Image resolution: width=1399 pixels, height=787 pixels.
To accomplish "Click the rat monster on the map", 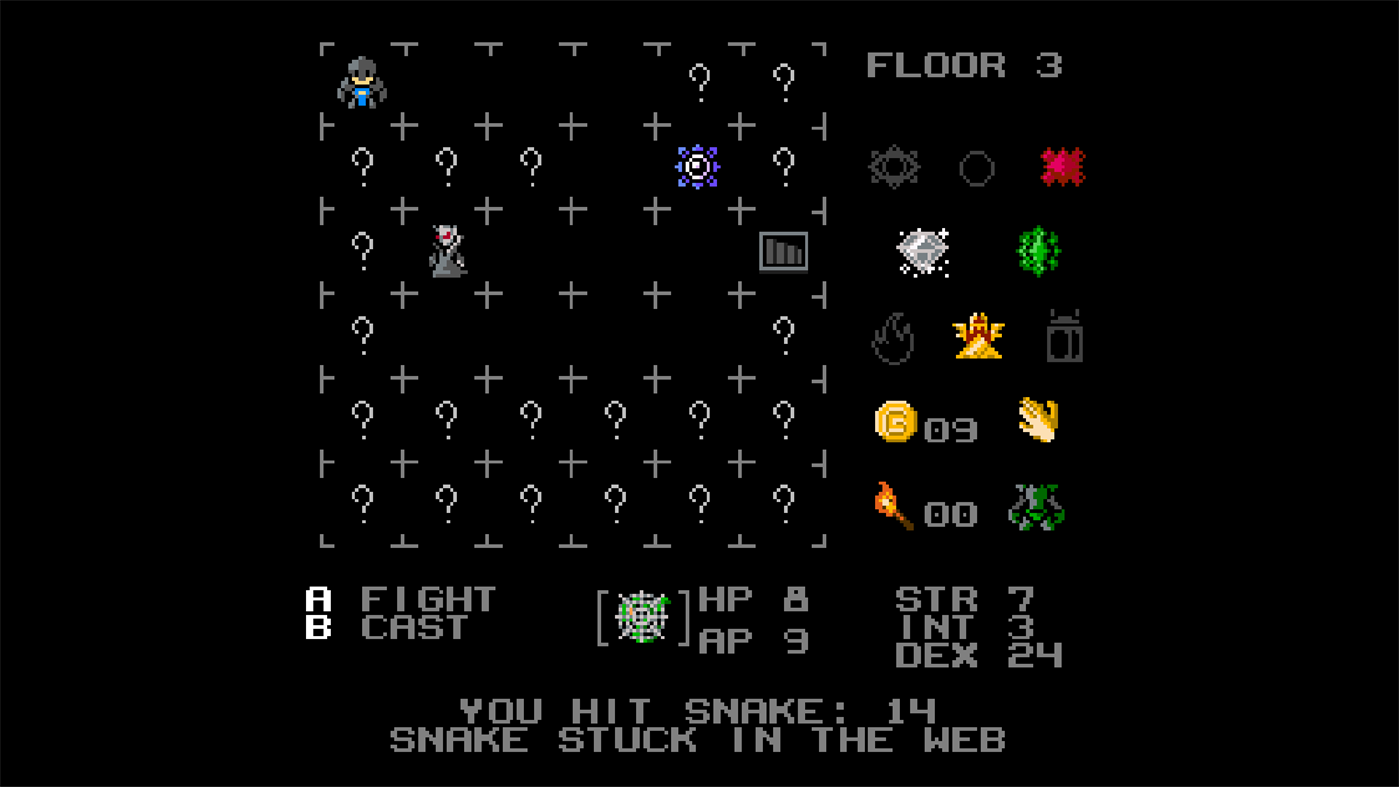I will pyautogui.click(x=446, y=250).
